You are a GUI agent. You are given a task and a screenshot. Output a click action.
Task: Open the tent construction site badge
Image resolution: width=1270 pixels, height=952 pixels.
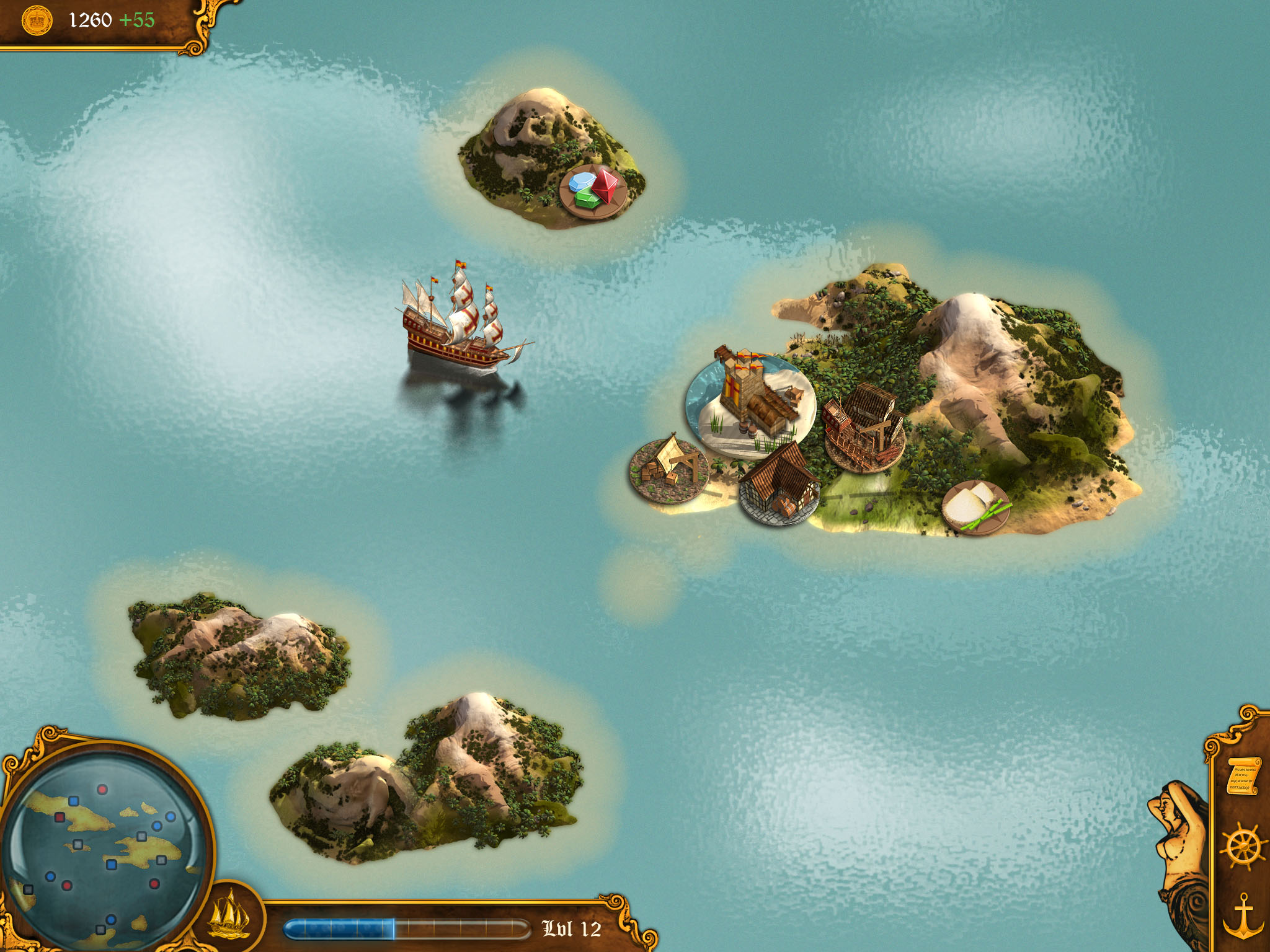click(x=668, y=470)
